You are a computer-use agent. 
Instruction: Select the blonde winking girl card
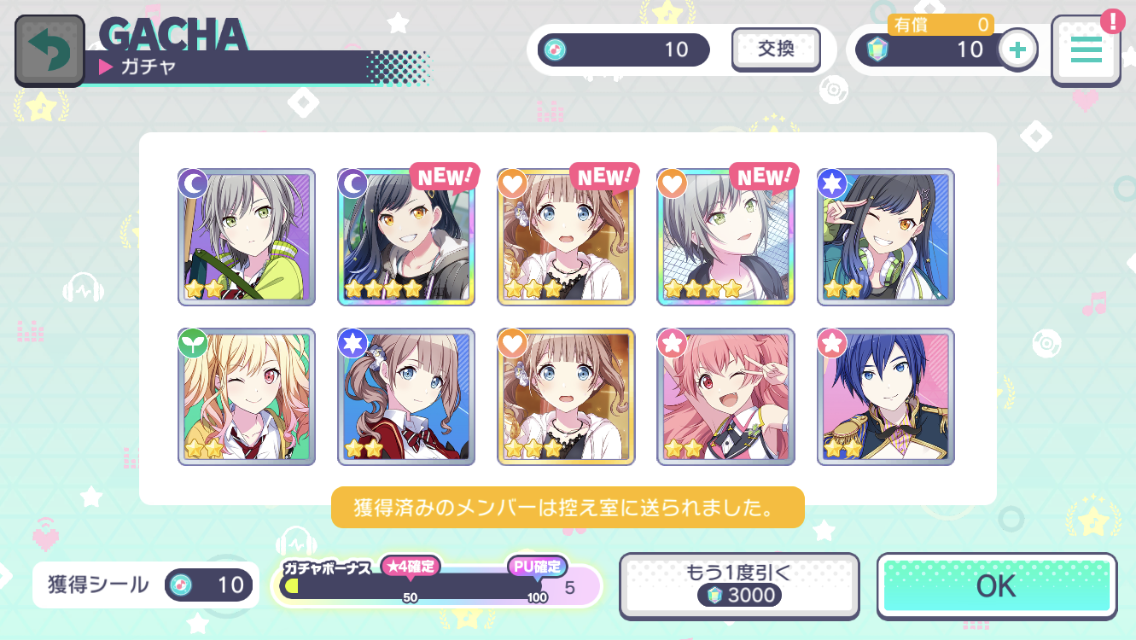[246, 397]
